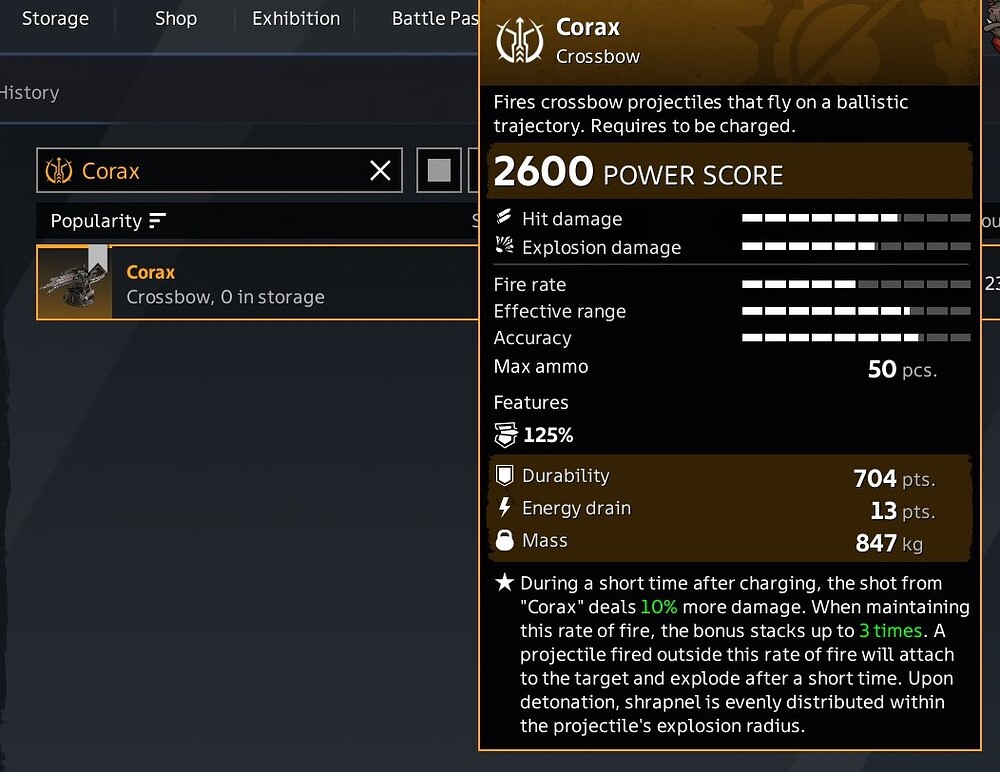This screenshot has width=1000, height=772.
Task: Show the History section
Action: click(x=30, y=93)
